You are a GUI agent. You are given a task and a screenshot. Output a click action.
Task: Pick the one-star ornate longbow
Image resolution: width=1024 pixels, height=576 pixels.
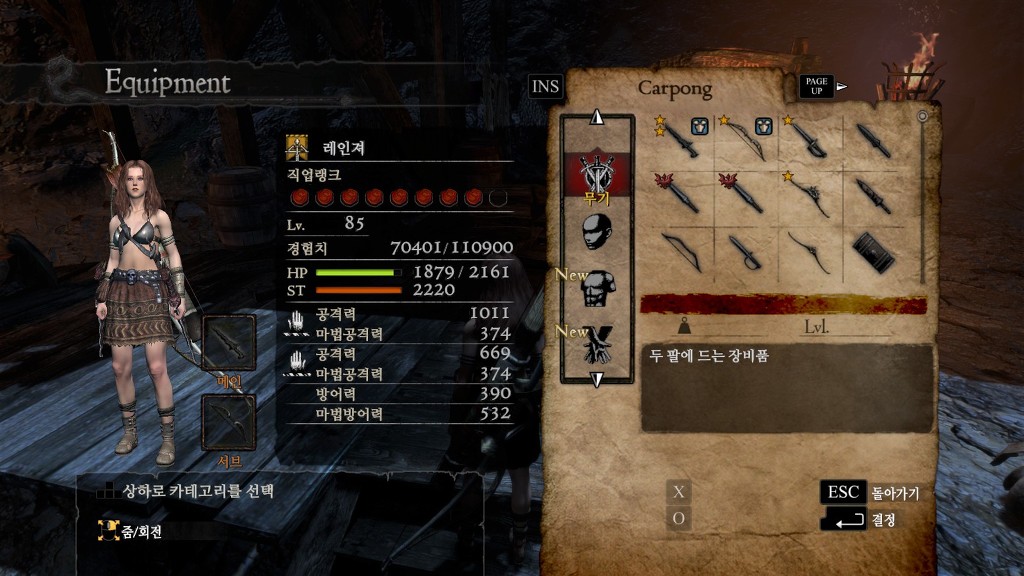808,194
